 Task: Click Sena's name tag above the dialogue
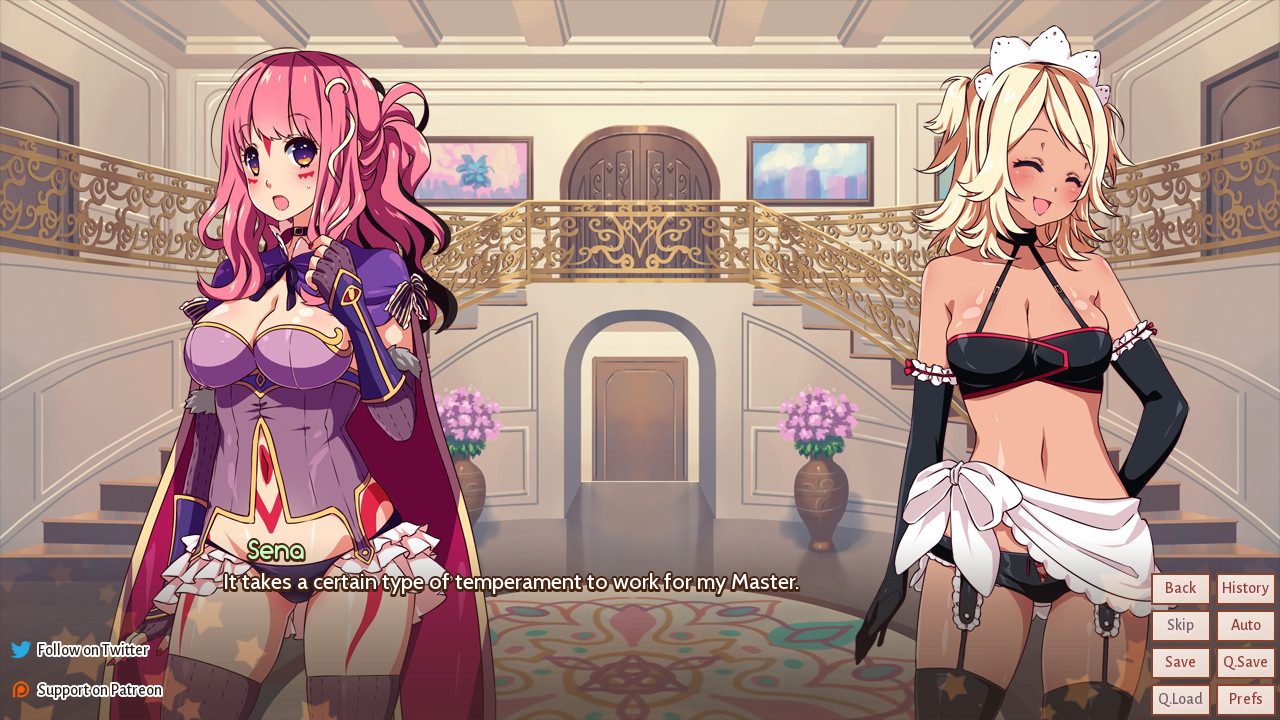pos(274,551)
